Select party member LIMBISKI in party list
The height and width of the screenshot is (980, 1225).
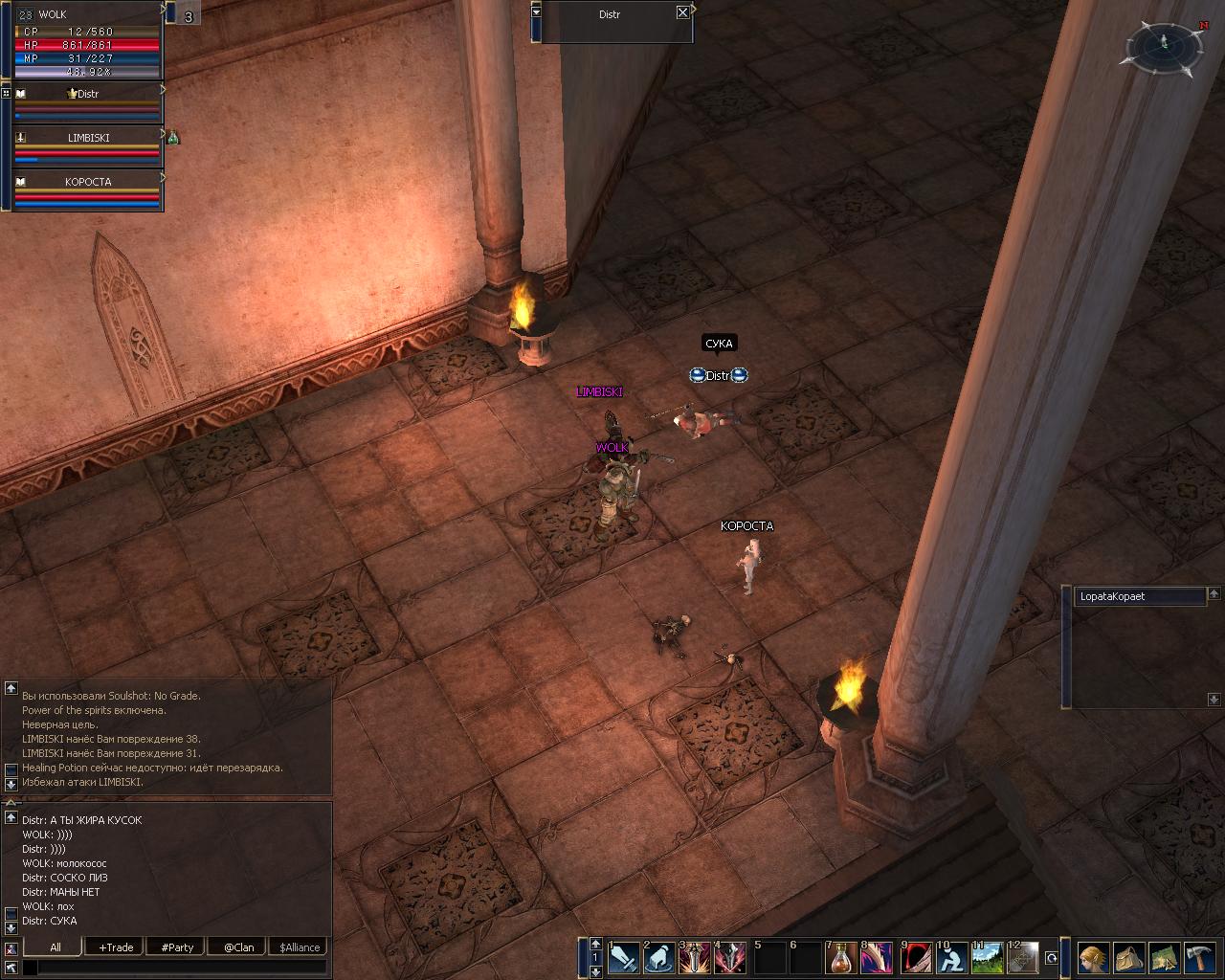[x=87, y=138]
